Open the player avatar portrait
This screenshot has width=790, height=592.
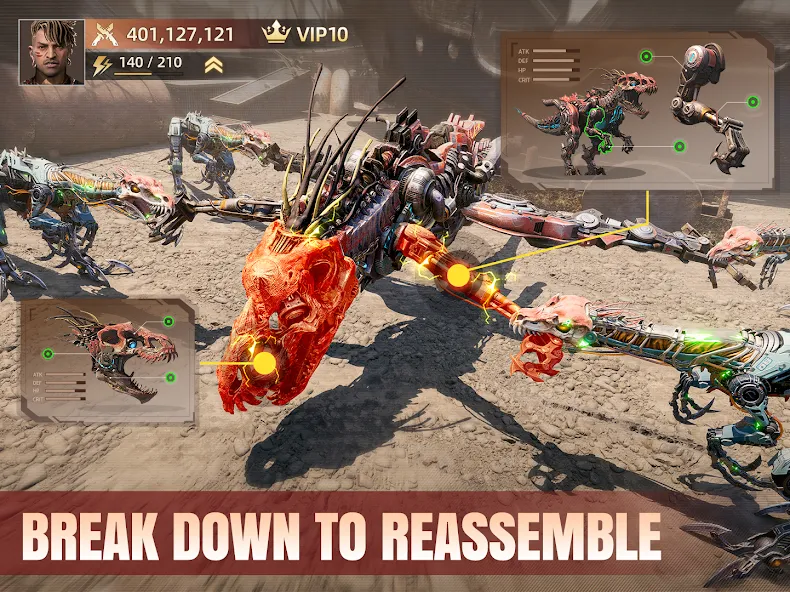tap(53, 52)
